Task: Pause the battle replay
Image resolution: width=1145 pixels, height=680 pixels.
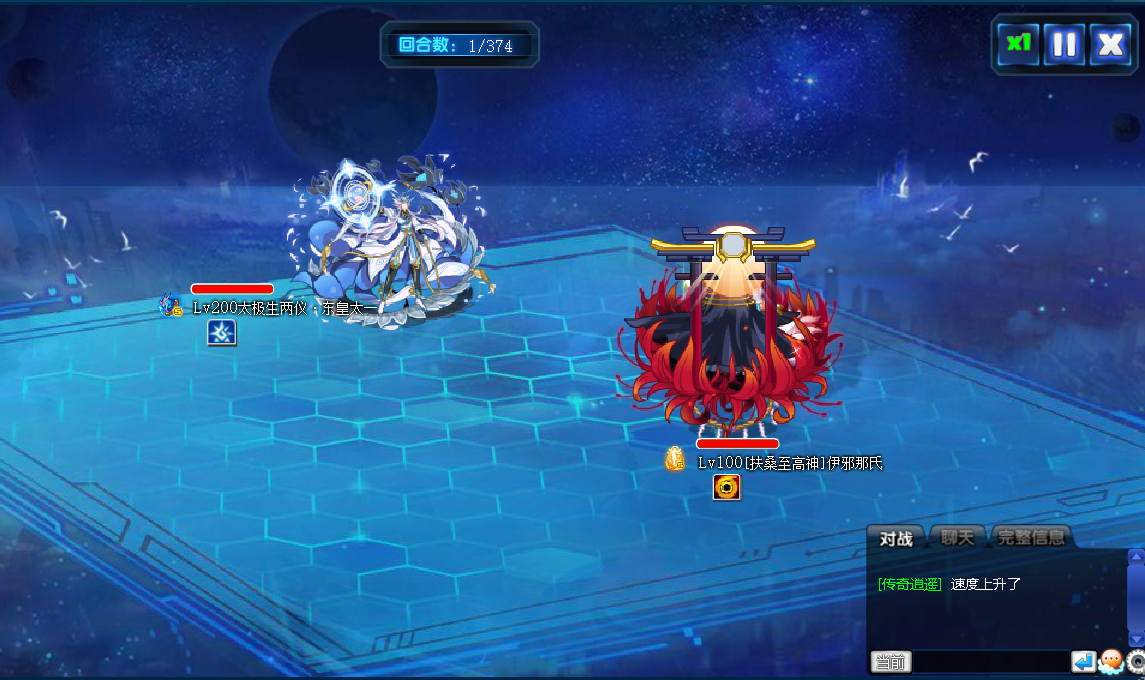Action: click(x=1064, y=44)
